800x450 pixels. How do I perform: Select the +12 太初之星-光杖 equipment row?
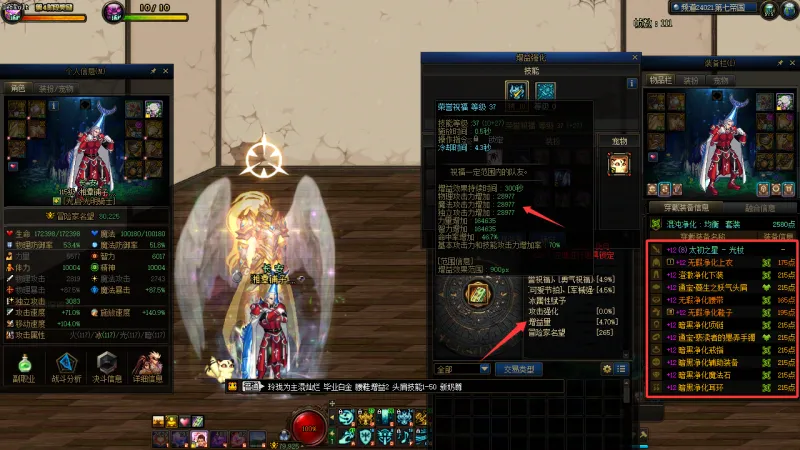tap(720, 248)
